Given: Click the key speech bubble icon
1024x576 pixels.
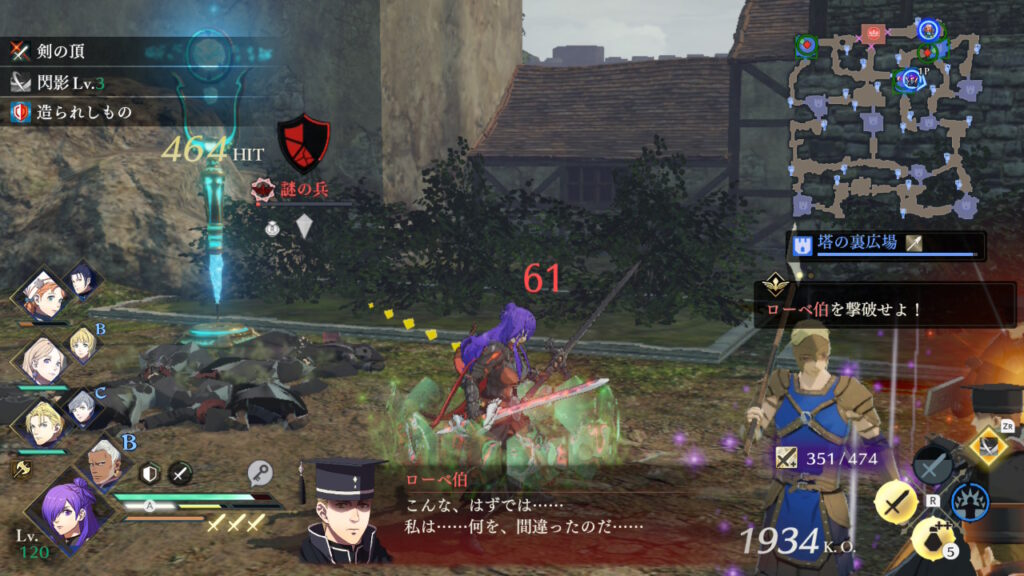Looking at the screenshot, I should tap(258, 473).
